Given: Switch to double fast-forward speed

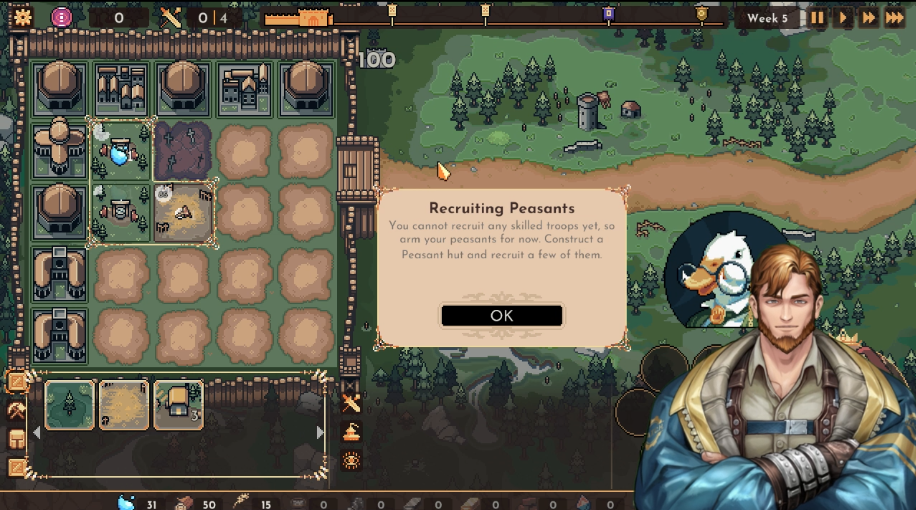Looking at the screenshot, I should 869,18.
